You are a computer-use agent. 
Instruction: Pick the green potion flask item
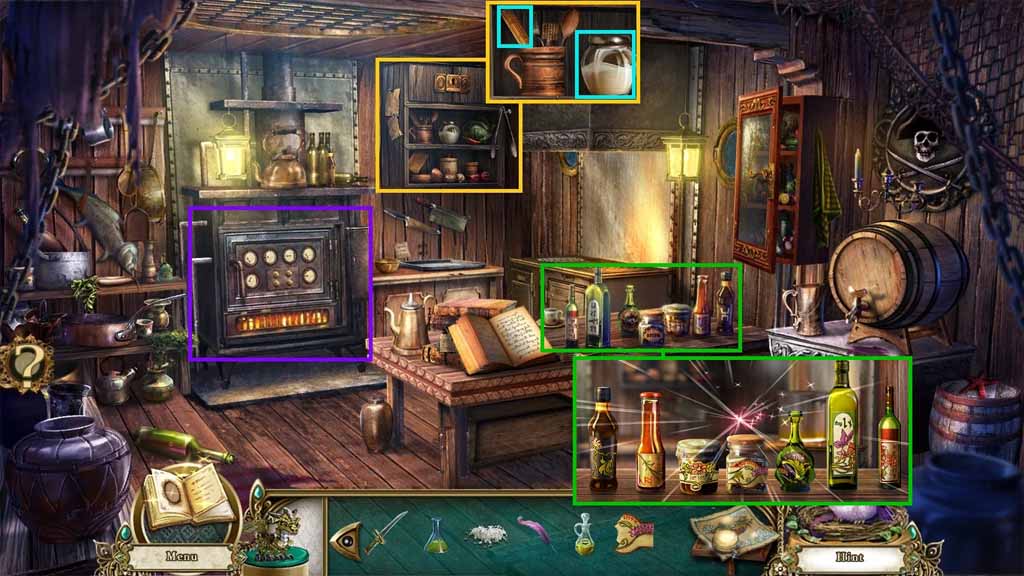(437, 533)
